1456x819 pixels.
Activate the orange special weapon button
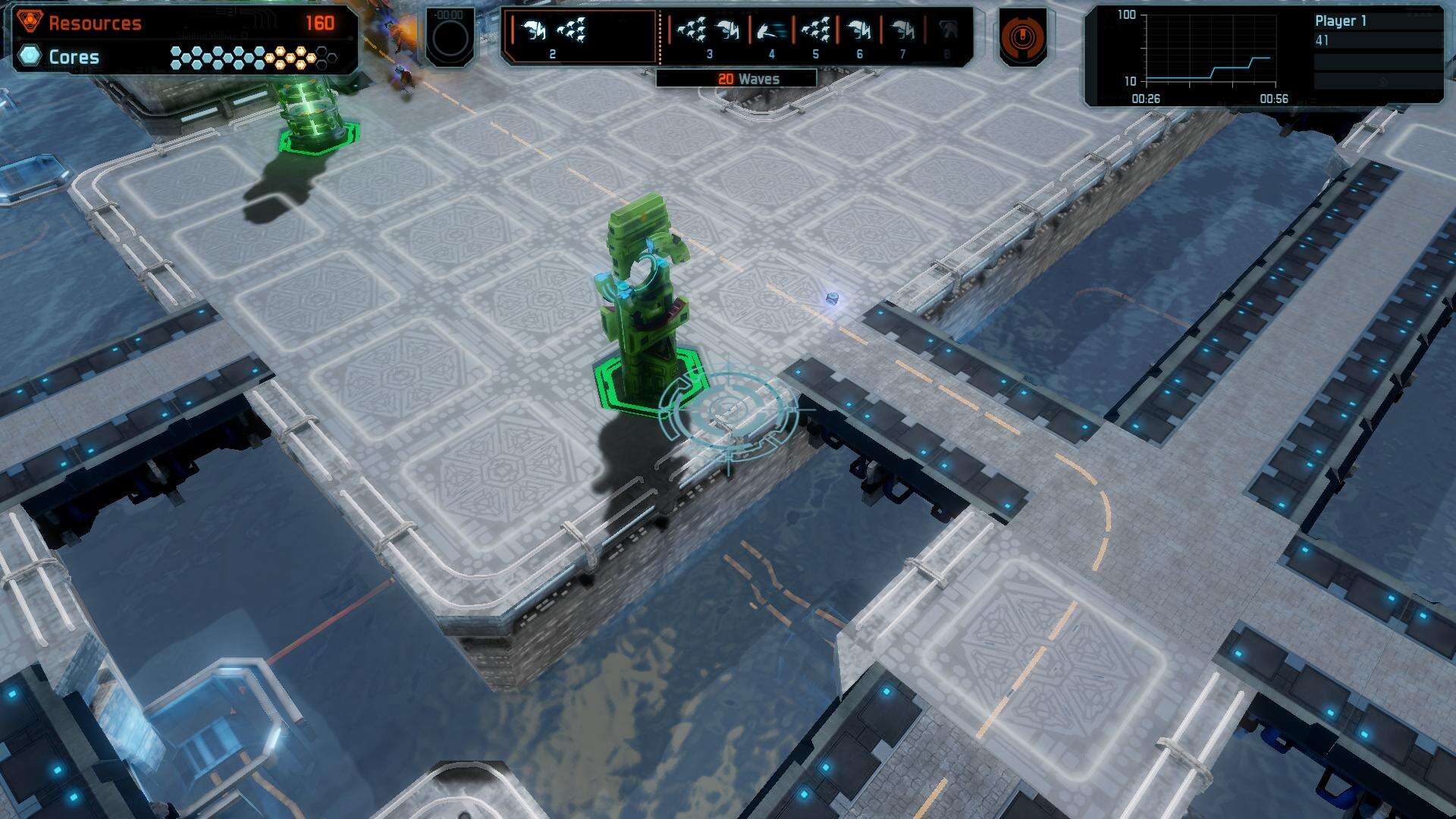tap(1022, 36)
